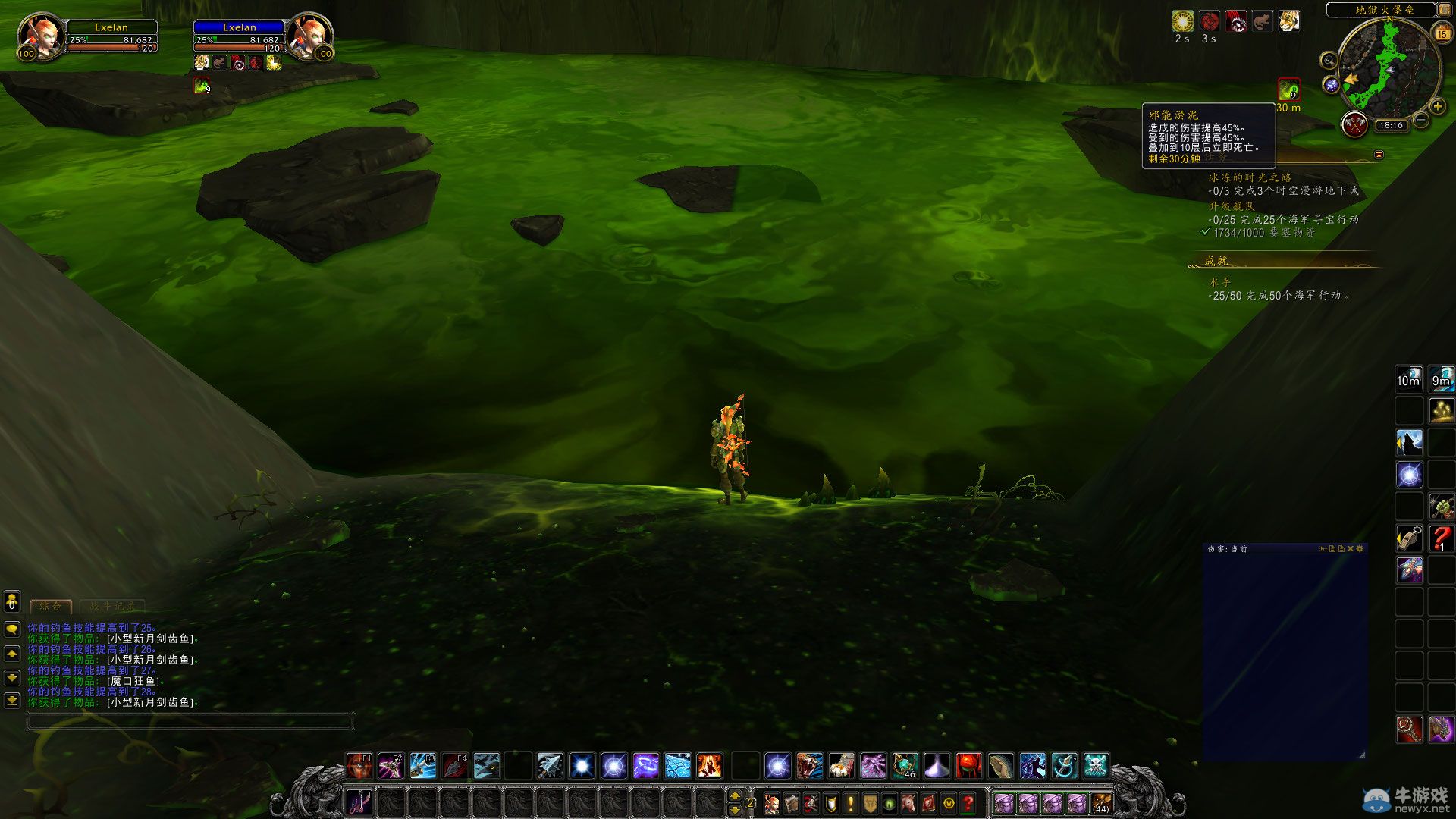Open the character info micro button
The height and width of the screenshot is (819, 1456).
[771, 802]
